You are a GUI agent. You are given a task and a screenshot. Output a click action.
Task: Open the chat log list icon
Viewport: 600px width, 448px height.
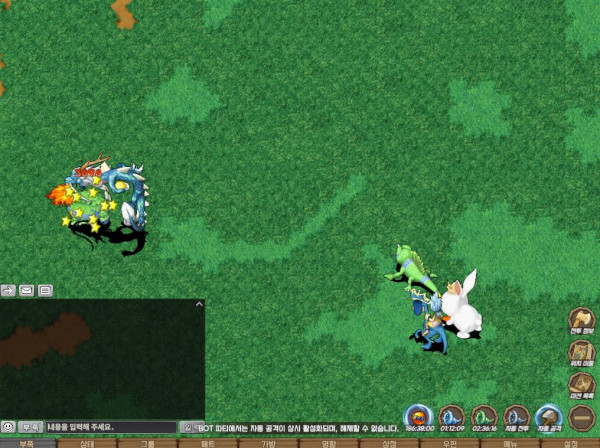45,290
